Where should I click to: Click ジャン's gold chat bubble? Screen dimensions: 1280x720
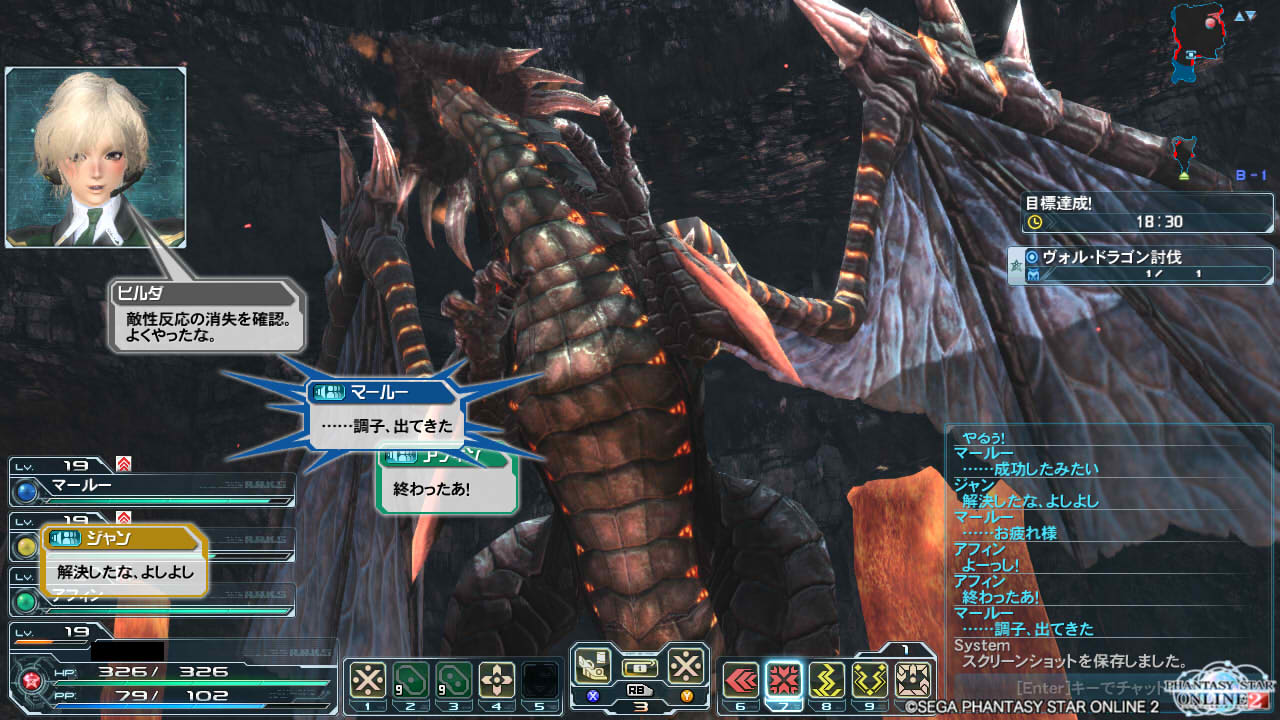[x=124, y=562]
